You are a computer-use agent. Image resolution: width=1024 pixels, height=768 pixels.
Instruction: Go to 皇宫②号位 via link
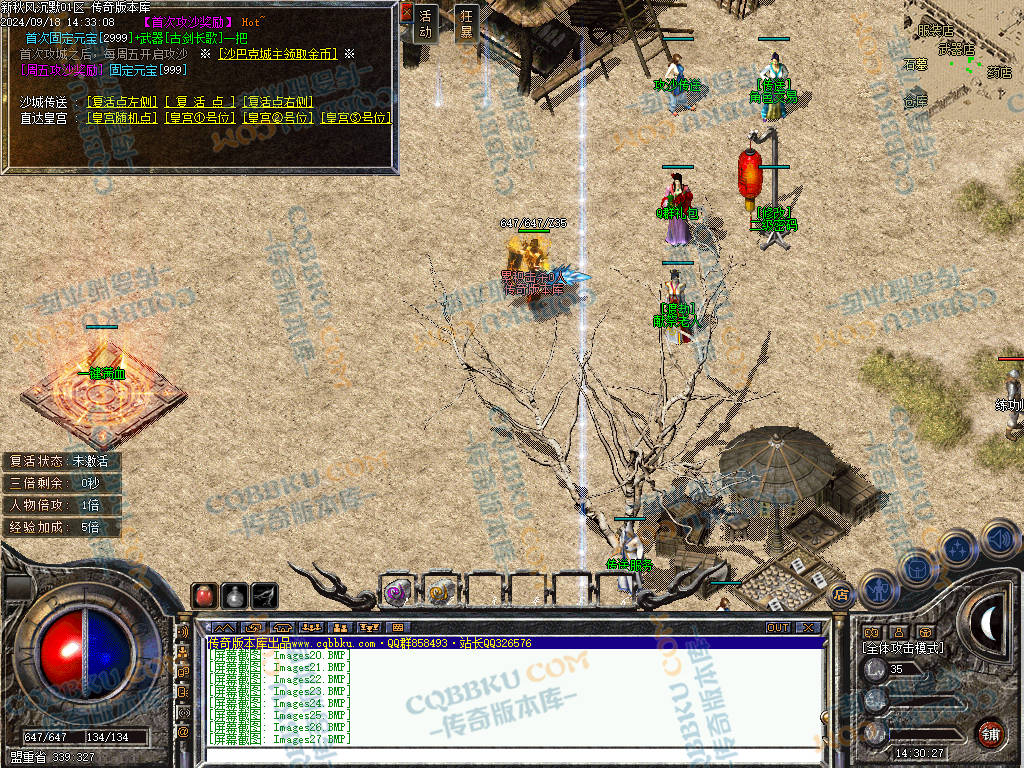(x=277, y=118)
